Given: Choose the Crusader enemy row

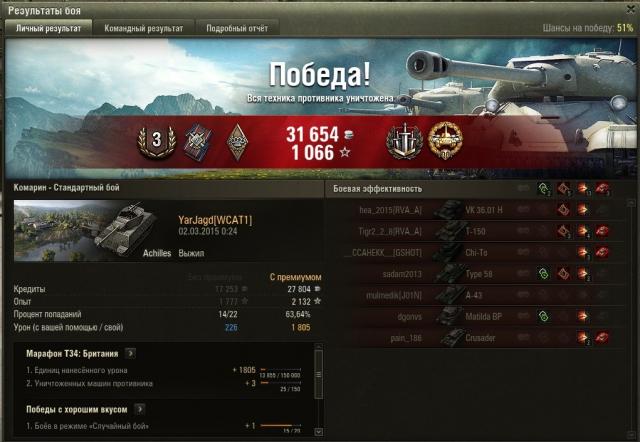Looking at the screenshot, I should coord(470,338).
